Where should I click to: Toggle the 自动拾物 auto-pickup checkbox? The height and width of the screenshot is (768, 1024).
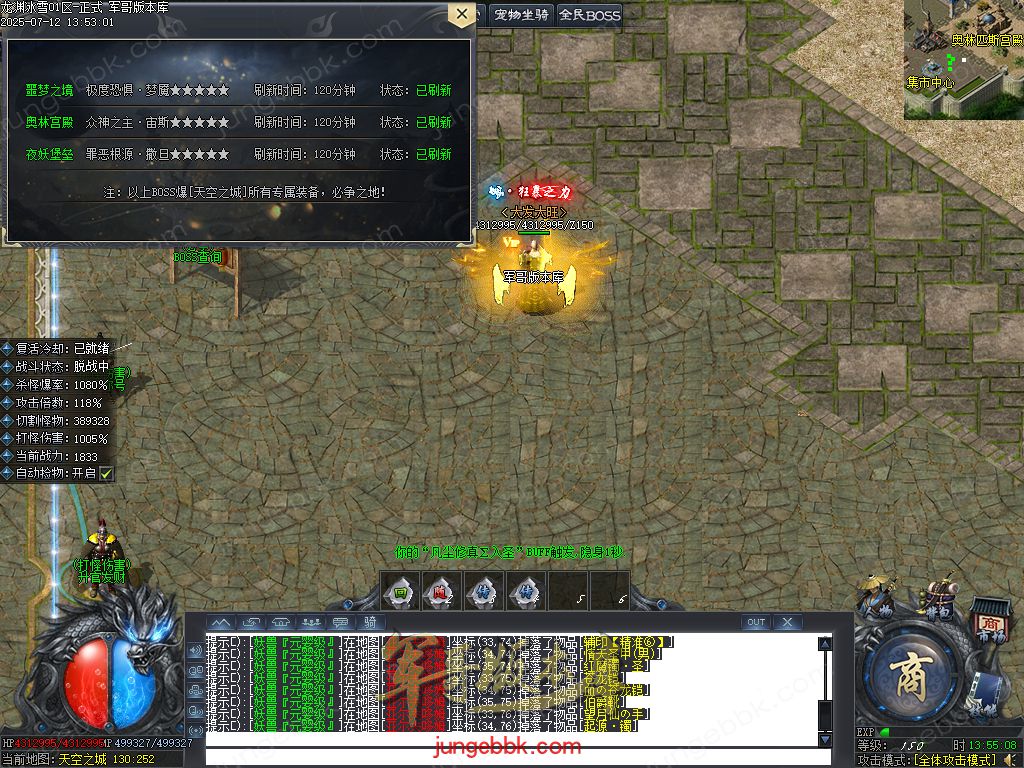(x=107, y=473)
